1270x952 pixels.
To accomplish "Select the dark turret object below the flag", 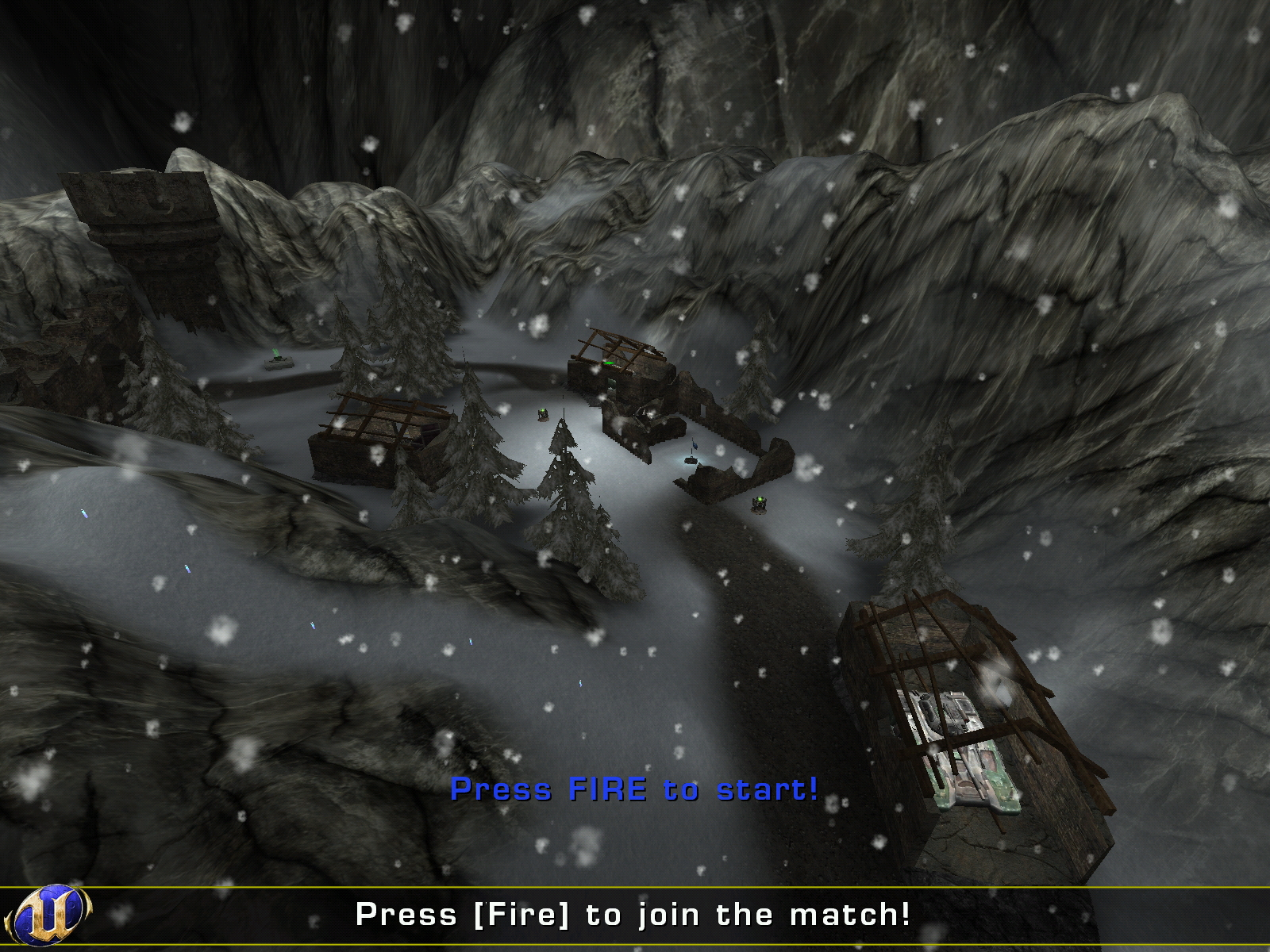I will pos(691,460).
